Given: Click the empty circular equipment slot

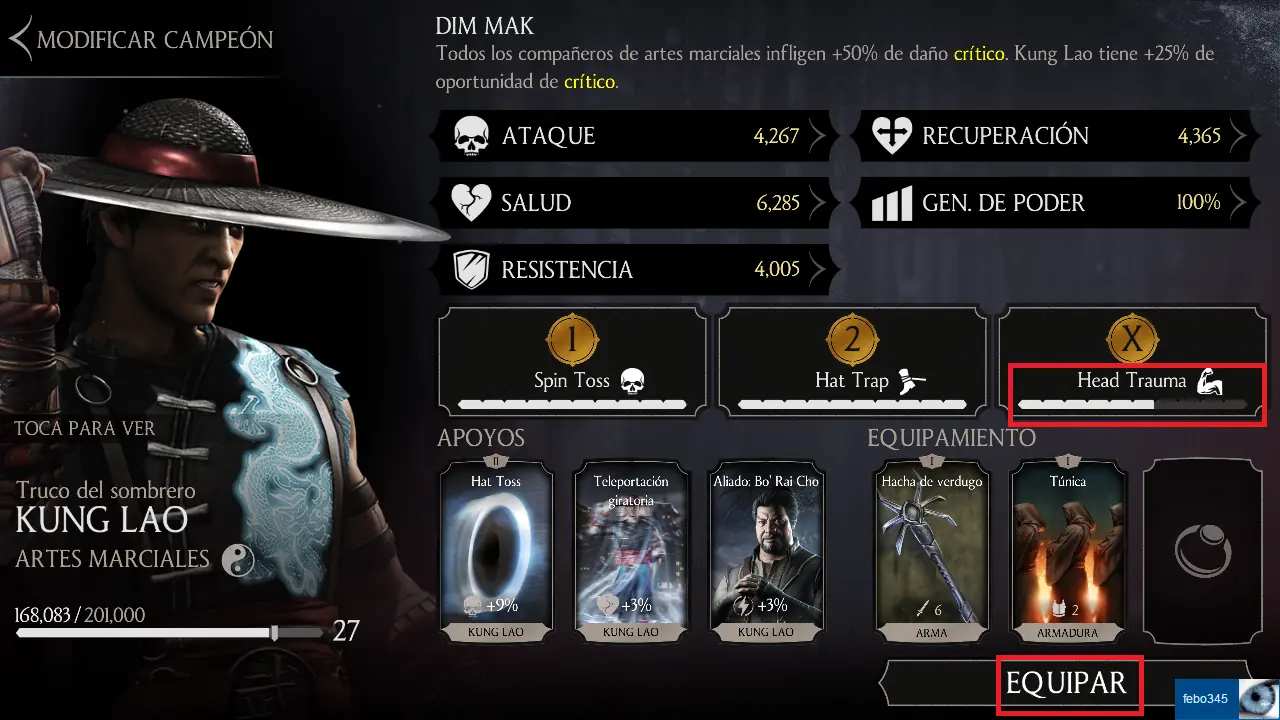Looking at the screenshot, I should (x=1204, y=551).
